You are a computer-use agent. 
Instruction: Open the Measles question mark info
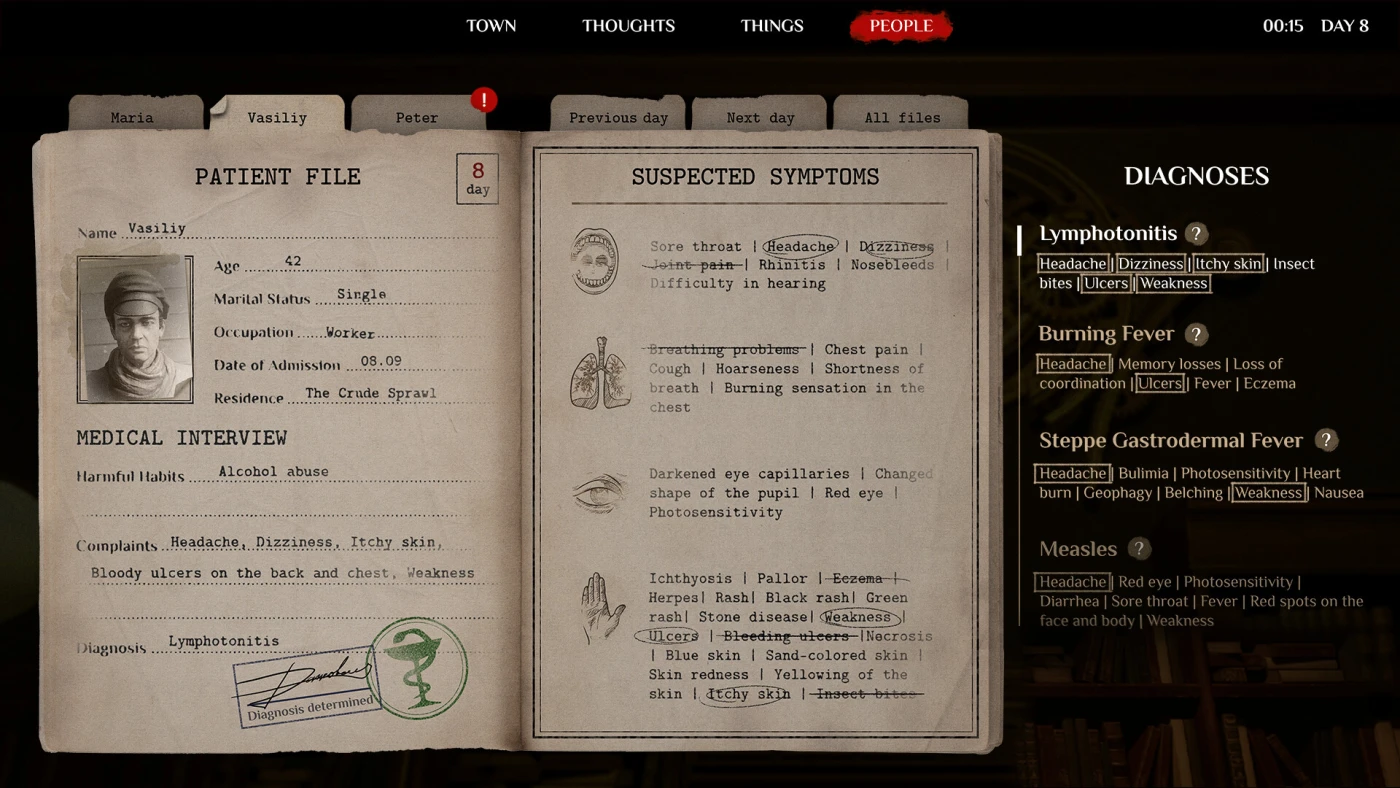(x=1138, y=549)
